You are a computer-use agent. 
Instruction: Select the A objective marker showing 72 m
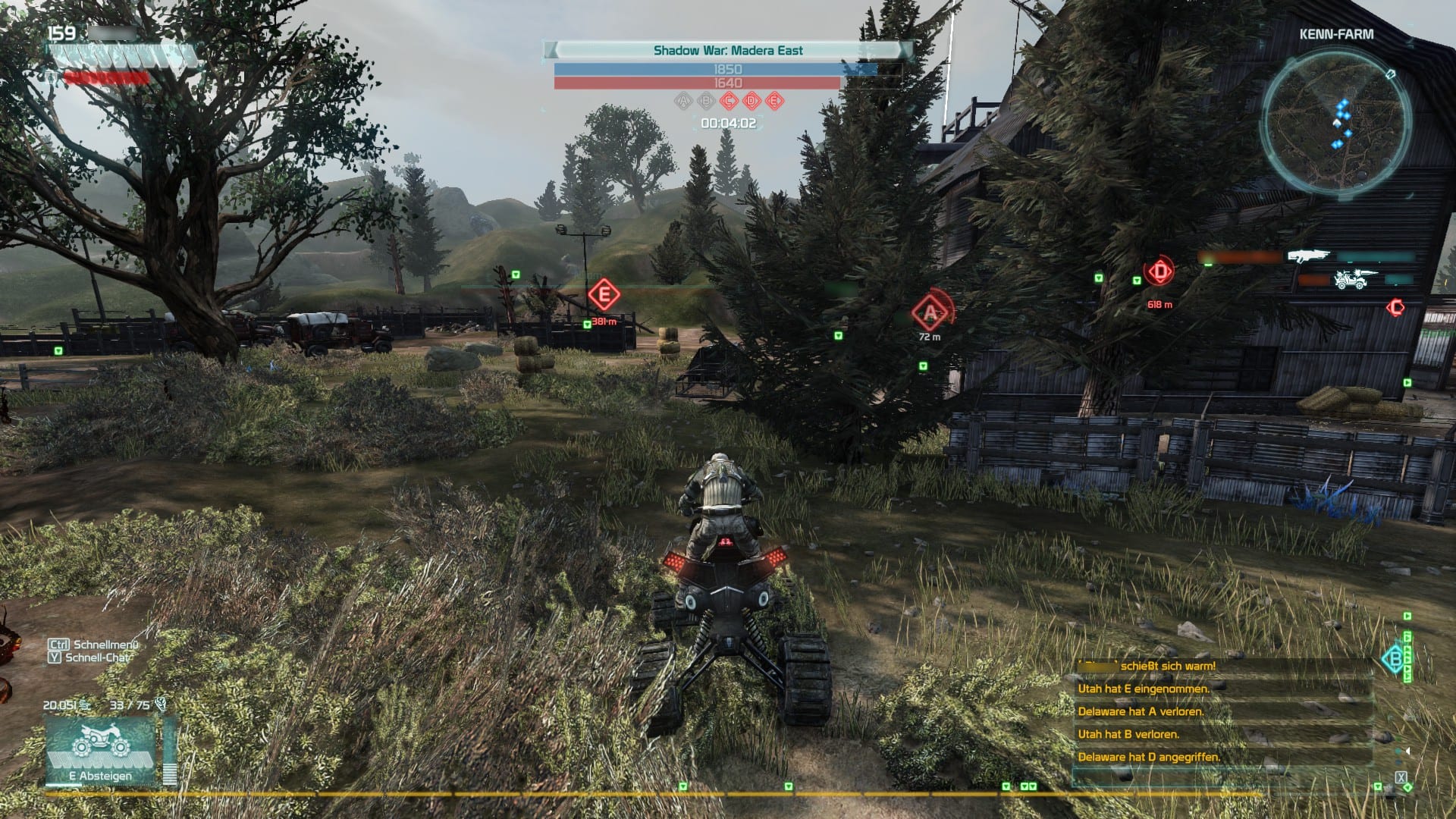point(930,312)
